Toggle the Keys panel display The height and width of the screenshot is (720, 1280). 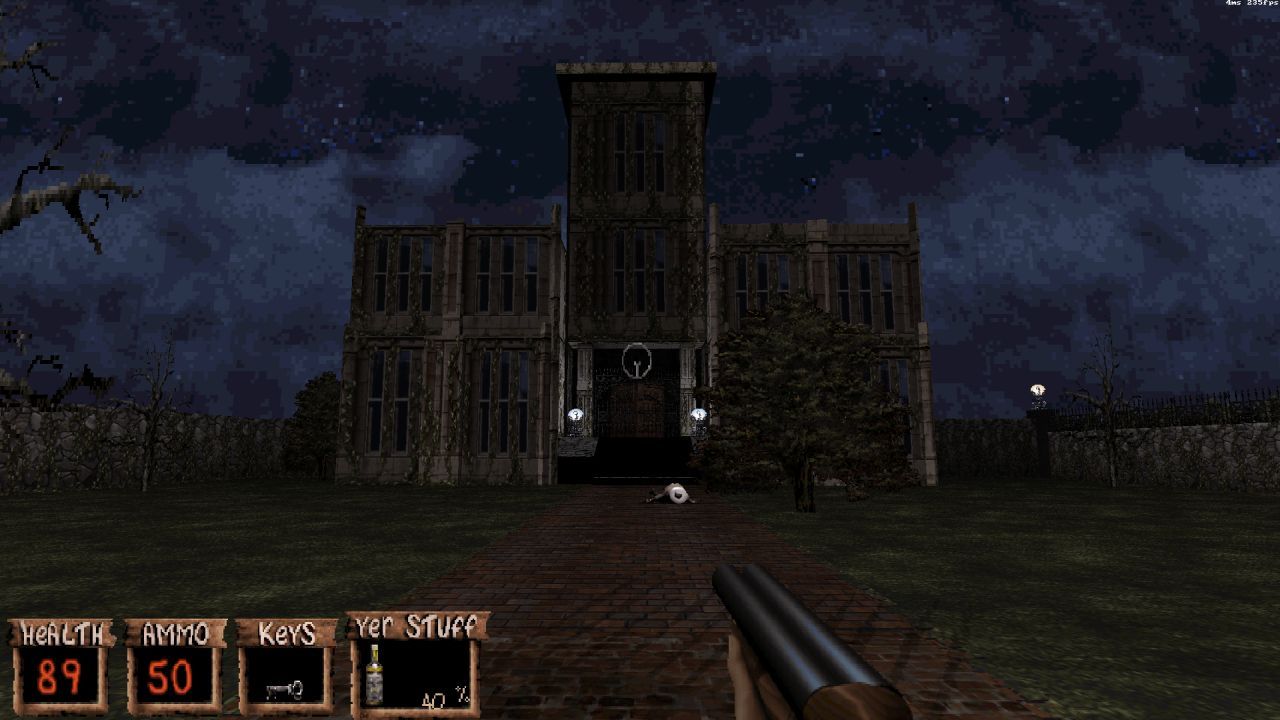pos(287,632)
